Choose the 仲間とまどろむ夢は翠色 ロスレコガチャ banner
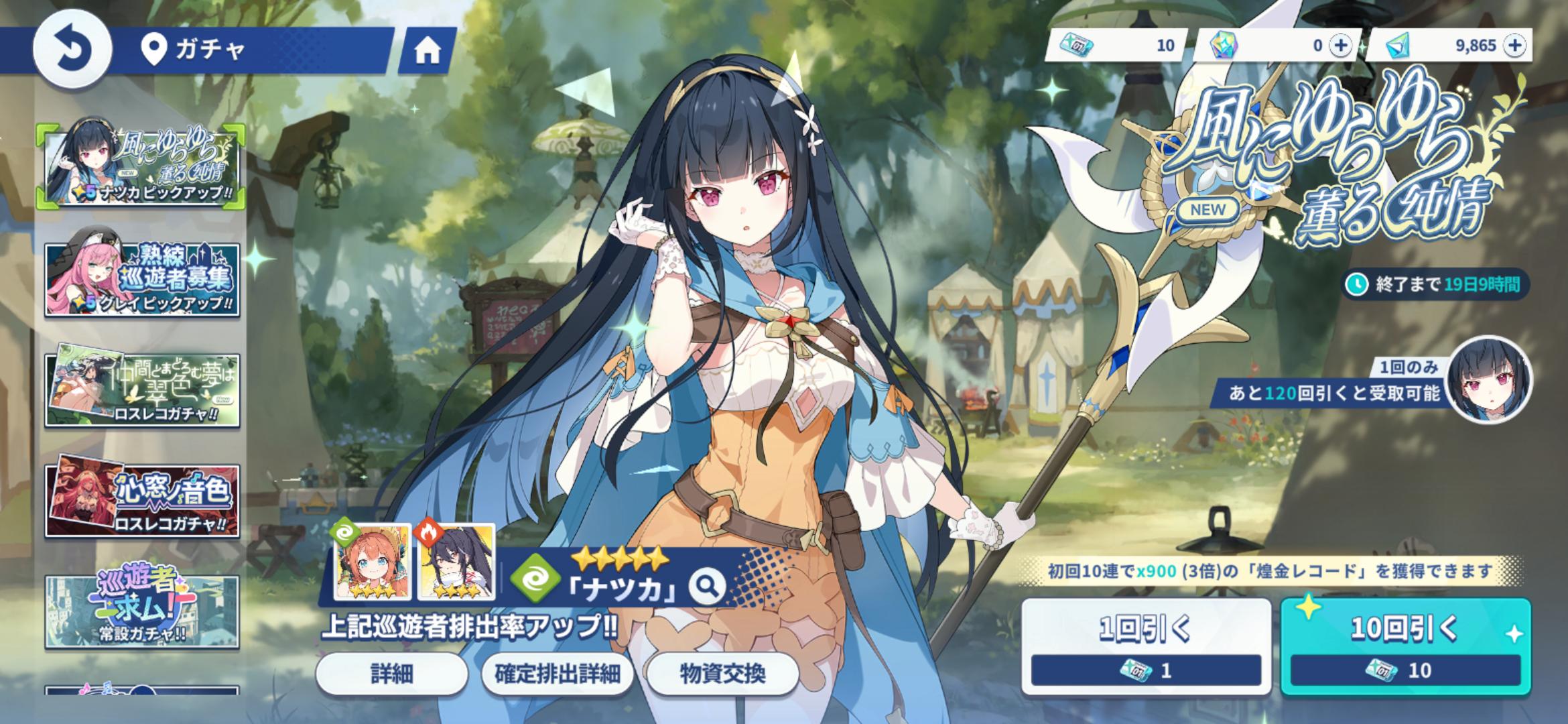 [142, 389]
